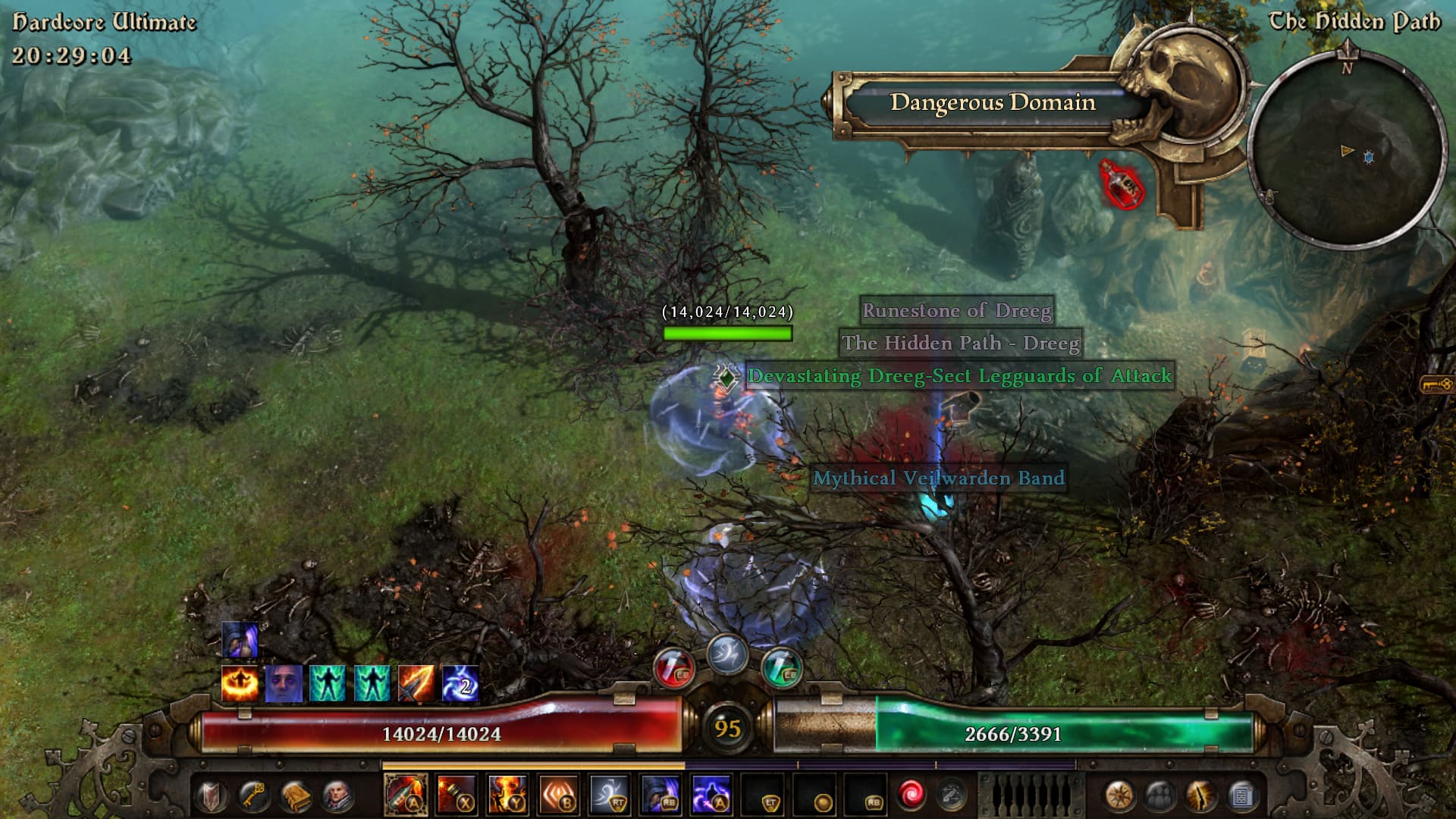Open the red swirl rift portal

pyautogui.click(x=911, y=795)
